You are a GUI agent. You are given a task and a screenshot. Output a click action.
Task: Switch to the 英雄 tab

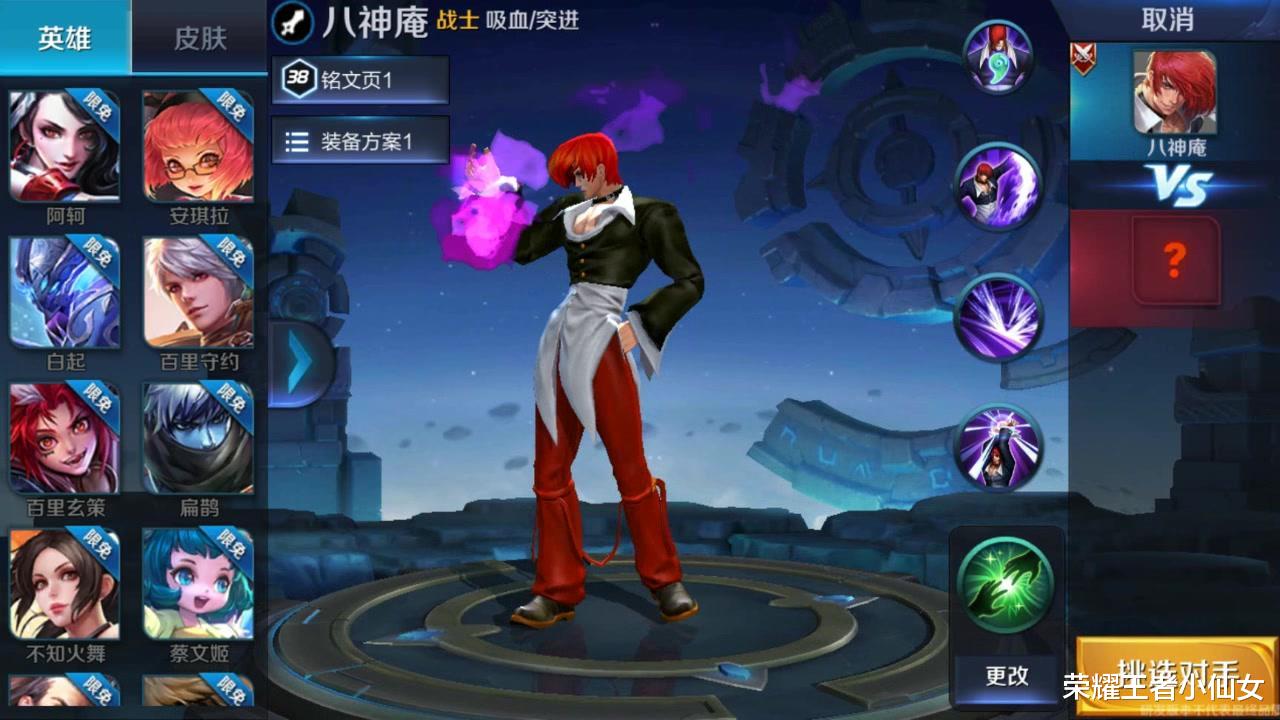click(x=62, y=38)
